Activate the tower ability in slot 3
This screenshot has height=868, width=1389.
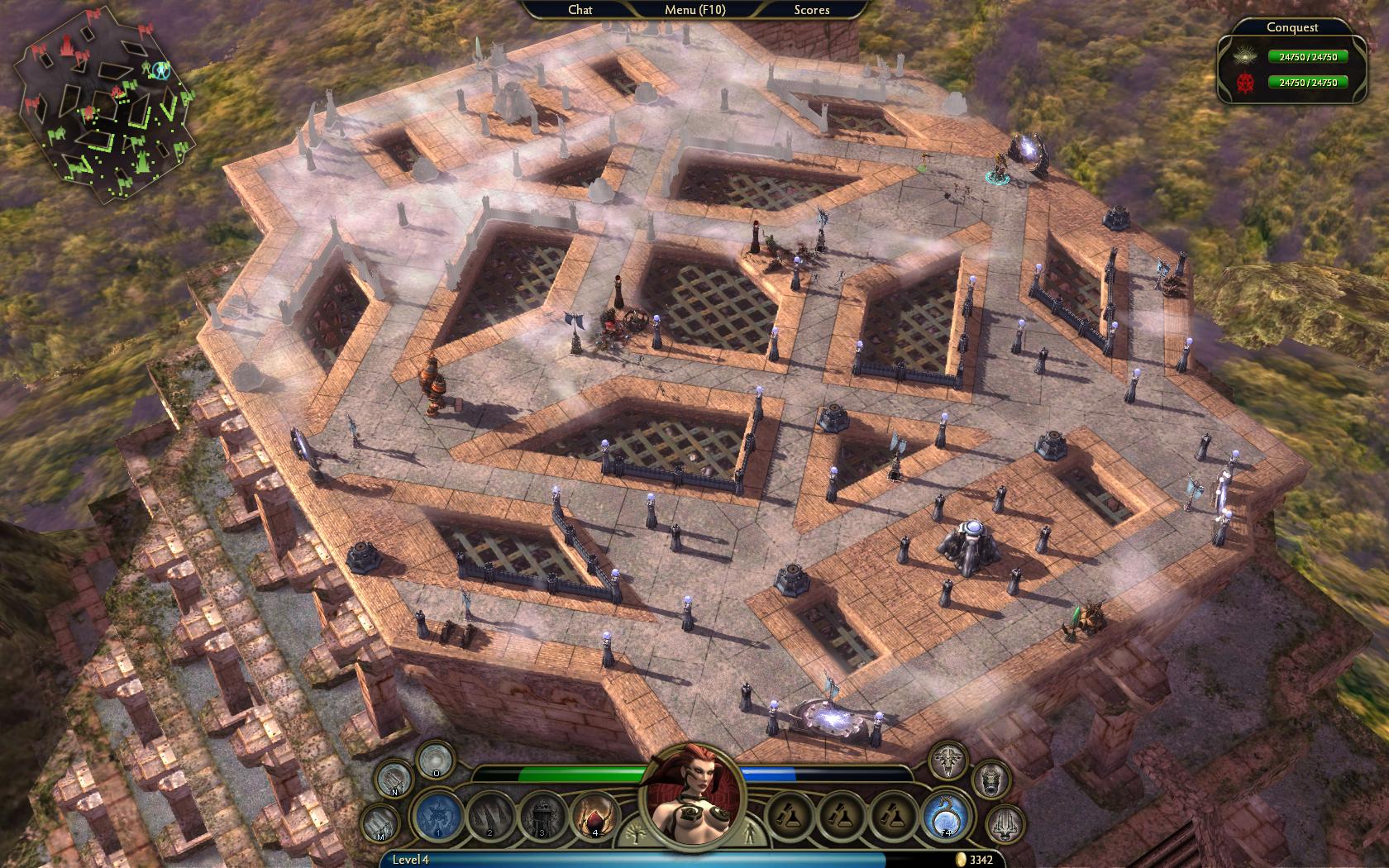(543, 817)
